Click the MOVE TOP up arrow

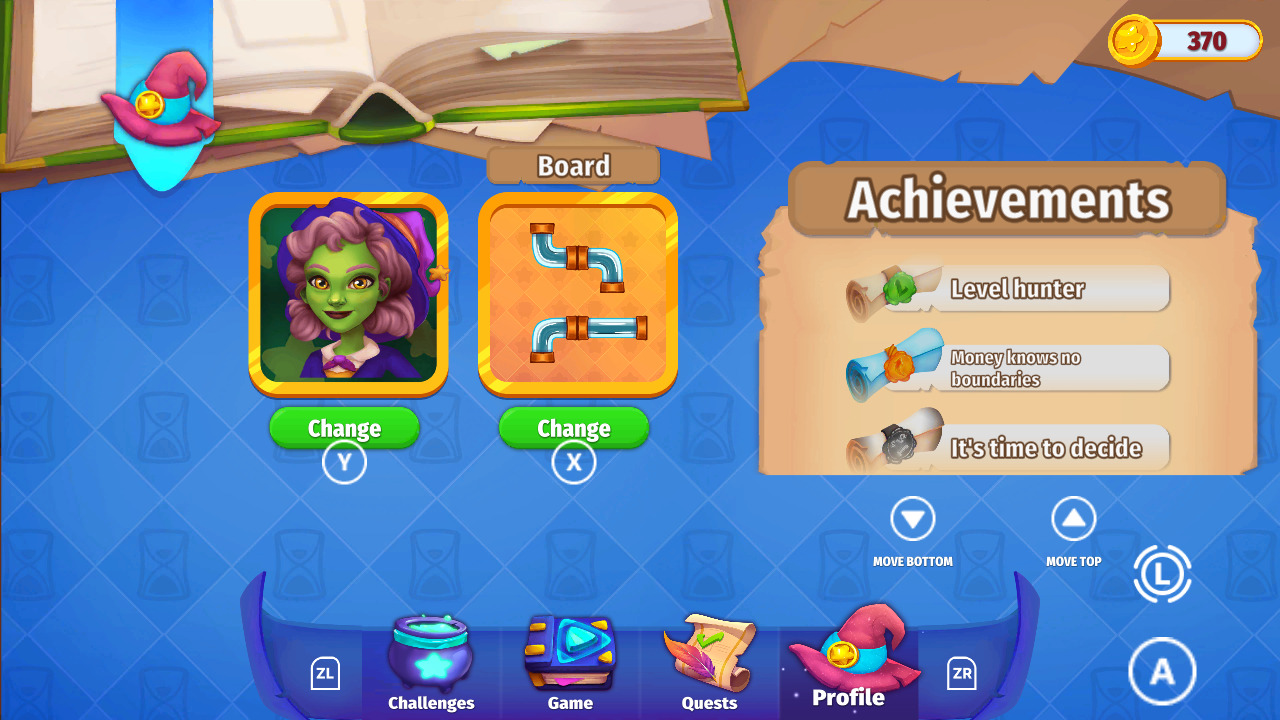point(1073,518)
